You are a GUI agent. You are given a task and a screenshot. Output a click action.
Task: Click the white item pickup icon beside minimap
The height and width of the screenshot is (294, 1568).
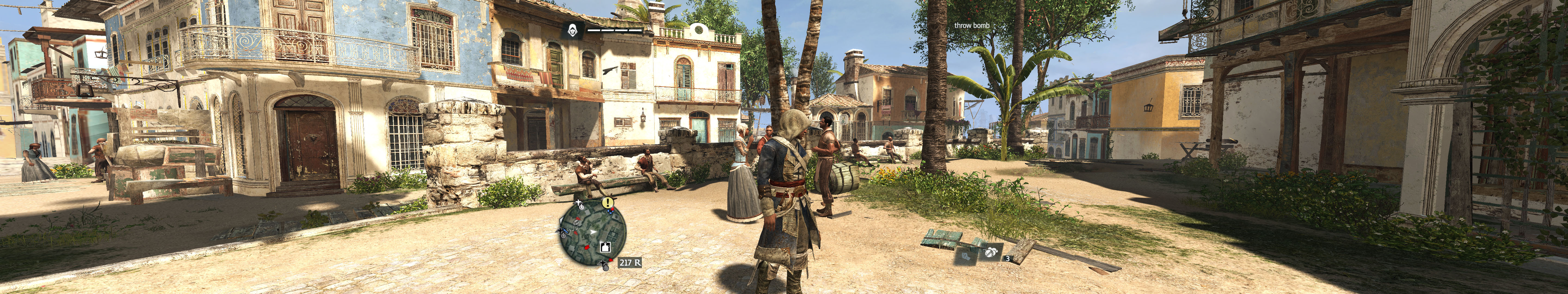pos(605,247)
